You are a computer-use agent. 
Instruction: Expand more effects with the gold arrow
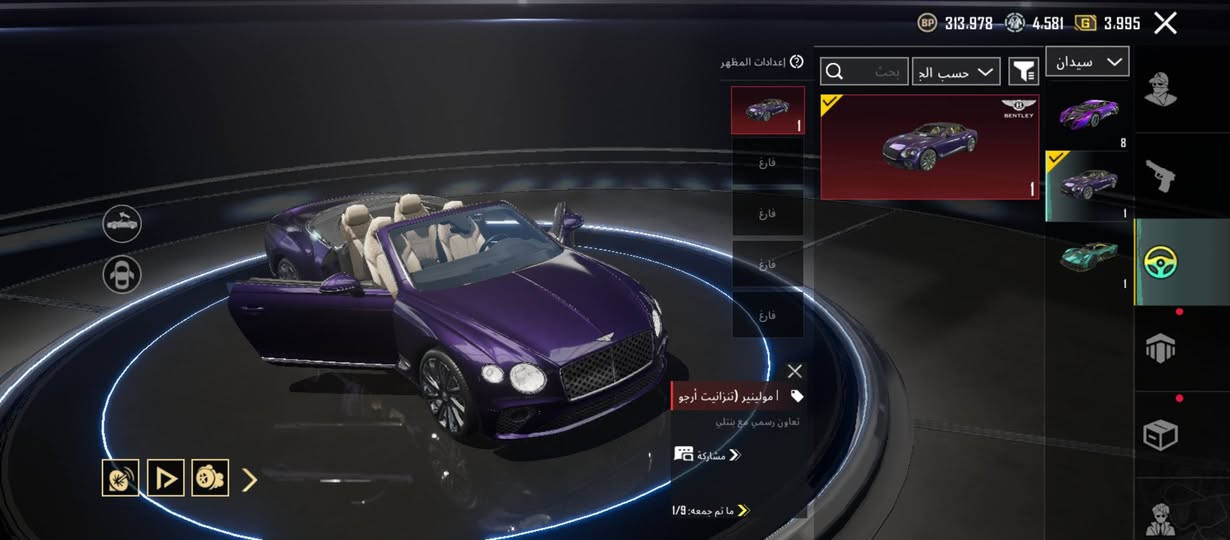click(x=250, y=480)
